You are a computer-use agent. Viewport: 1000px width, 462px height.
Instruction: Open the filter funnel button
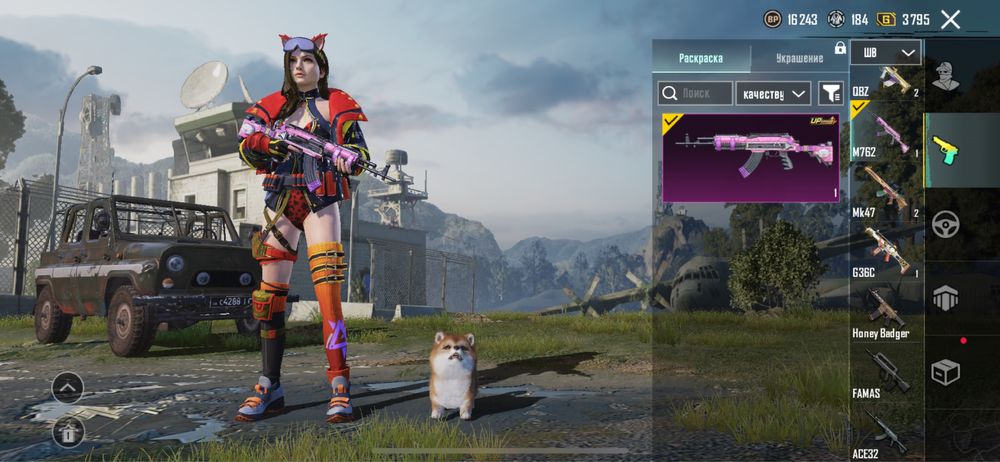point(831,93)
